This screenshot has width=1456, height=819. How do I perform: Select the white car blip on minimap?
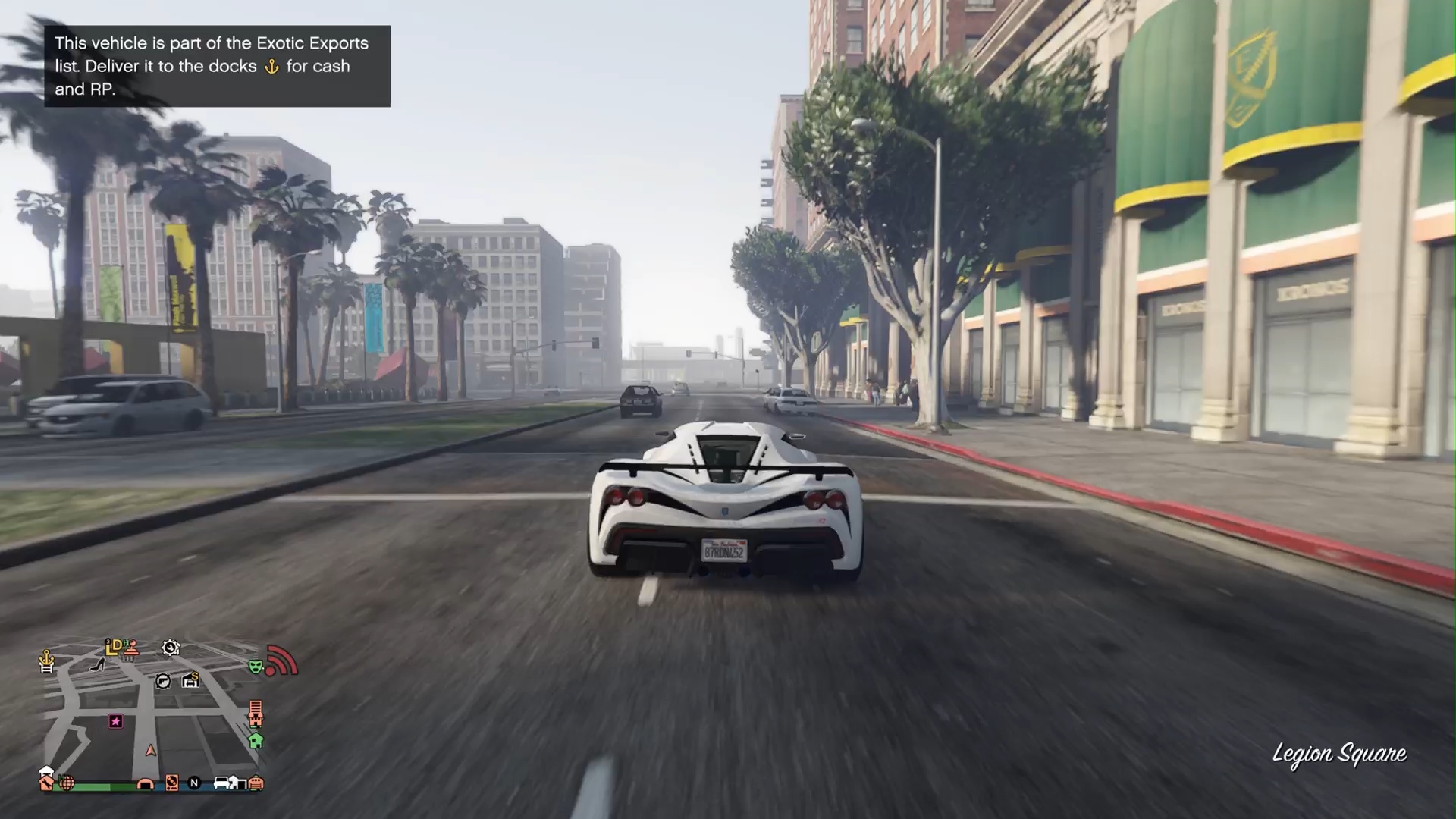click(221, 783)
